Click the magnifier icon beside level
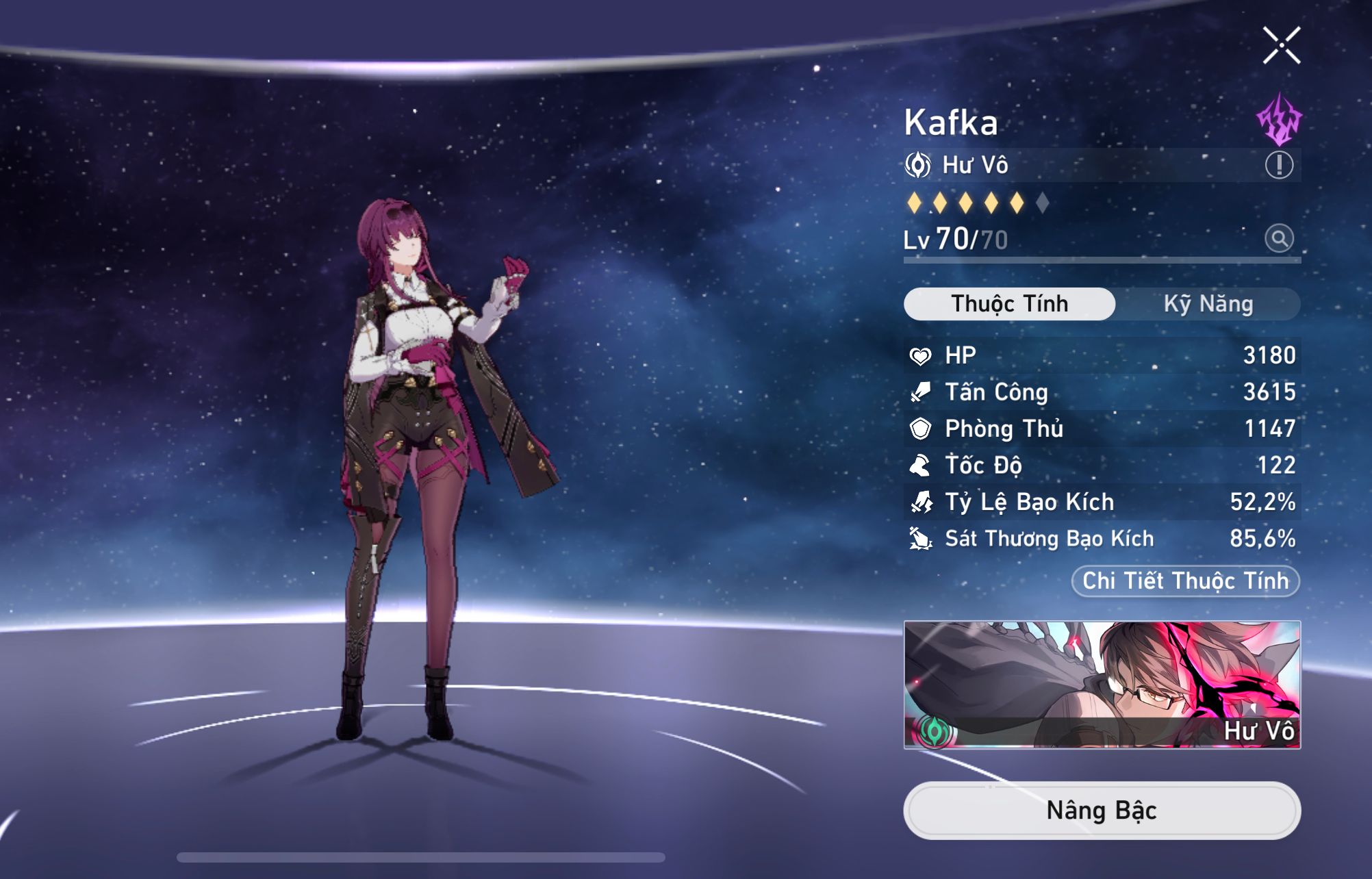The height and width of the screenshot is (879, 1372). click(x=1278, y=239)
